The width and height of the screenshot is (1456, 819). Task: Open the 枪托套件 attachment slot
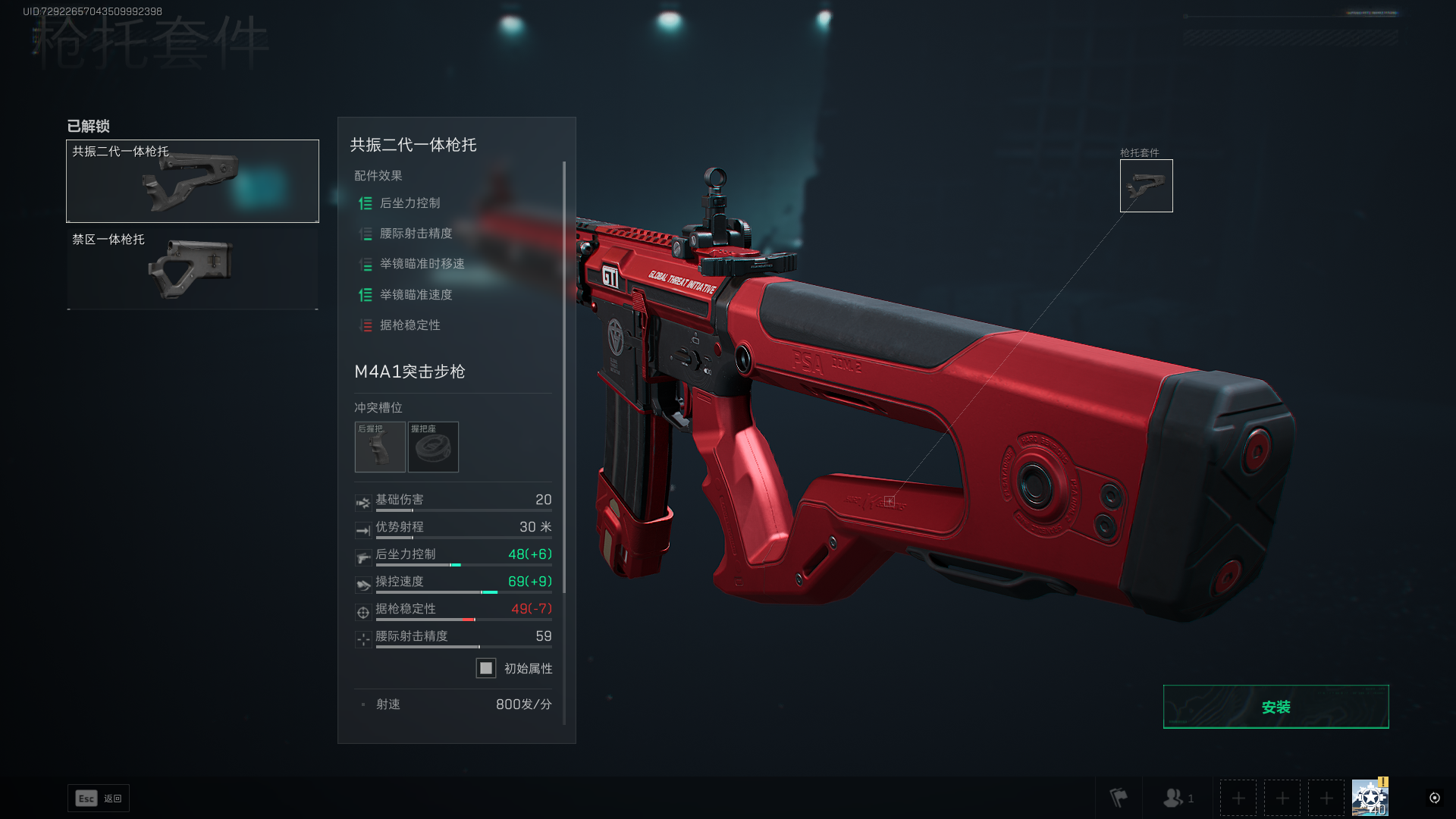[1146, 186]
